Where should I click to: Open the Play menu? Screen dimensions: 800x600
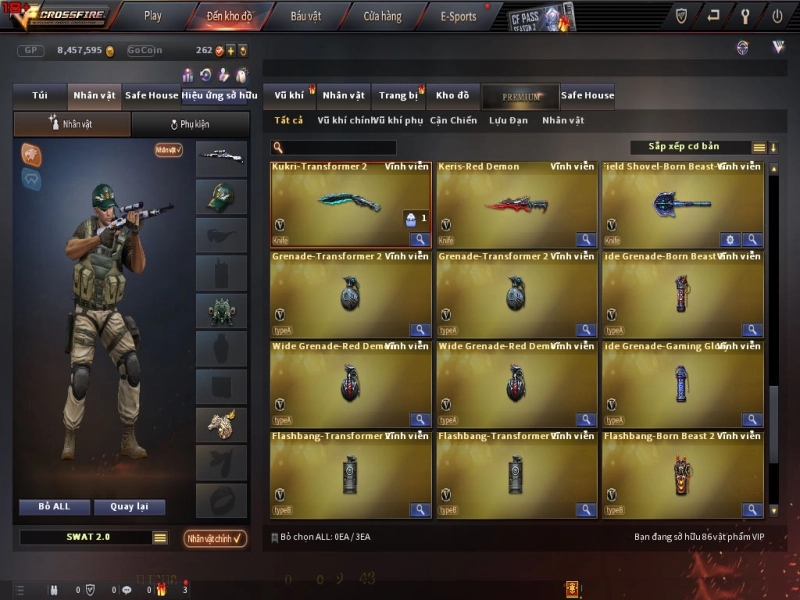click(152, 16)
